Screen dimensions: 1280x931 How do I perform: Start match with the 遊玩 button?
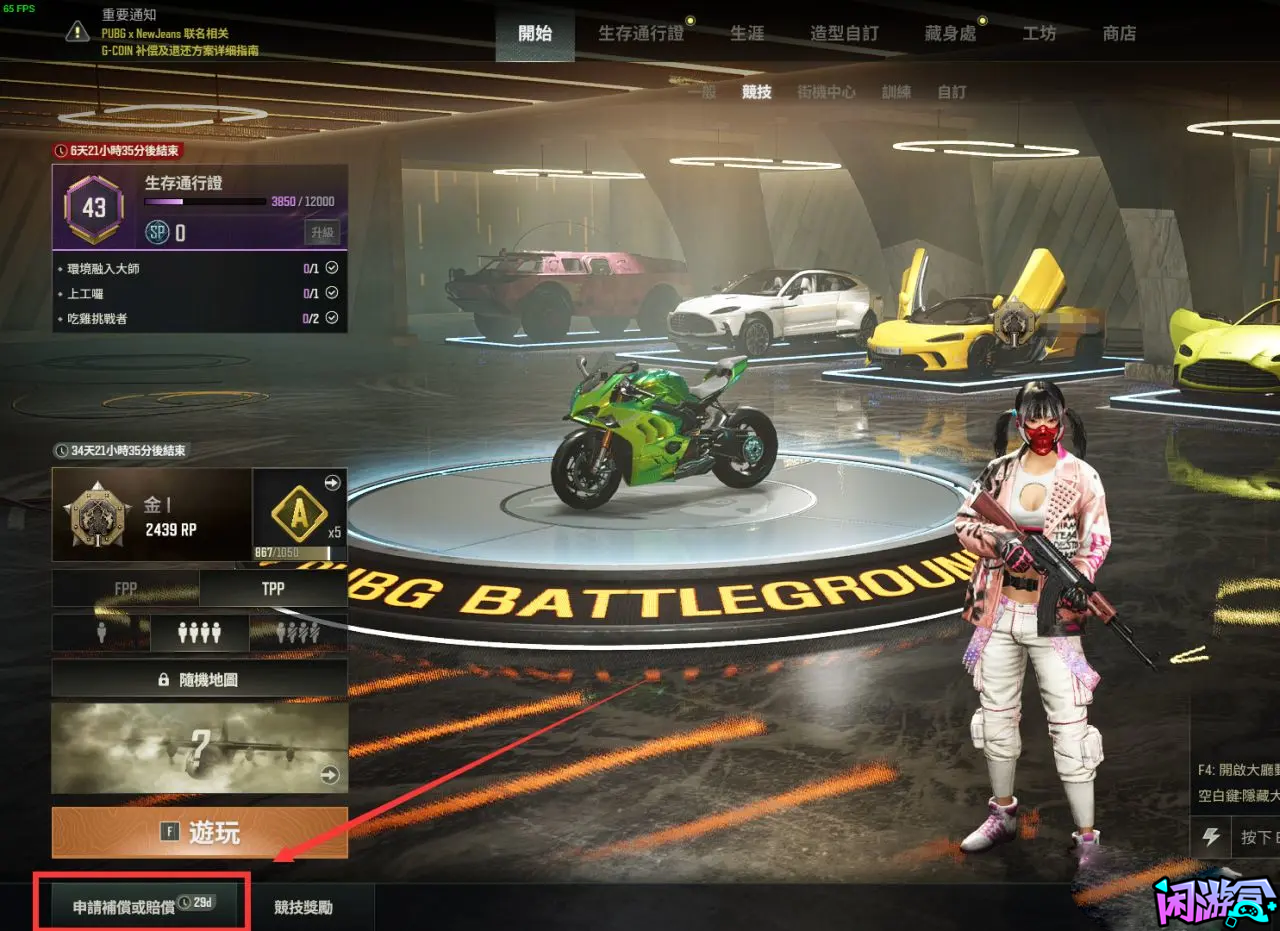(199, 832)
